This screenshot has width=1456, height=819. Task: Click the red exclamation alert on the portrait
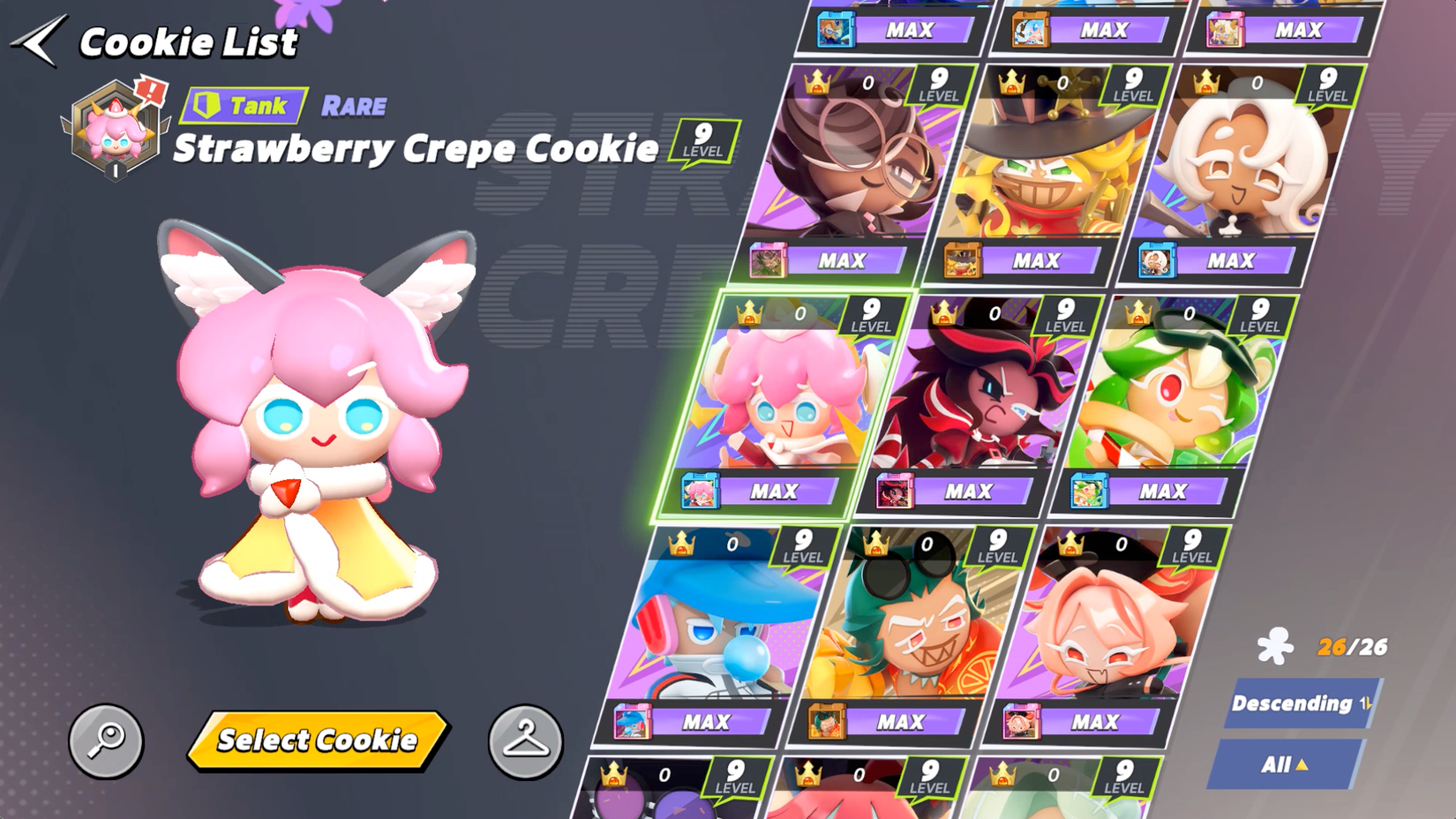click(x=151, y=89)
